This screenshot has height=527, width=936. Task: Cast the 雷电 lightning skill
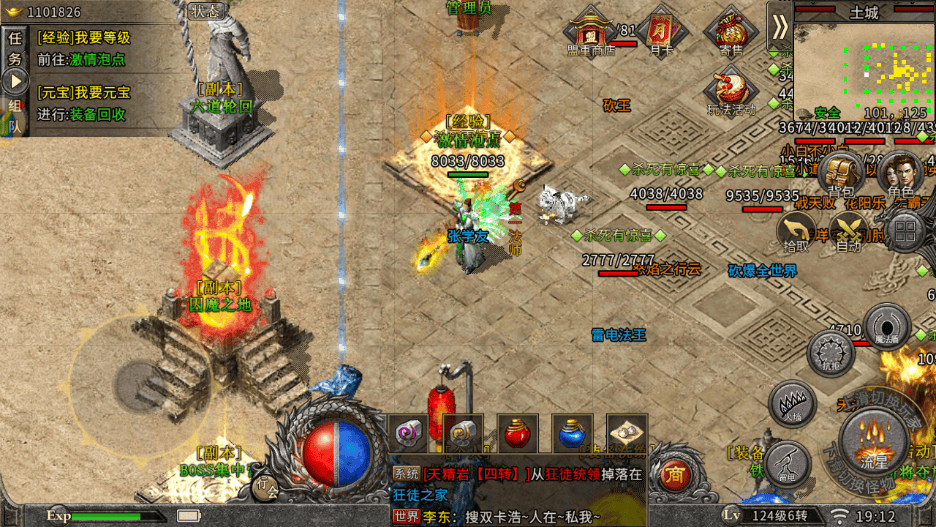(x=788, y=463)
